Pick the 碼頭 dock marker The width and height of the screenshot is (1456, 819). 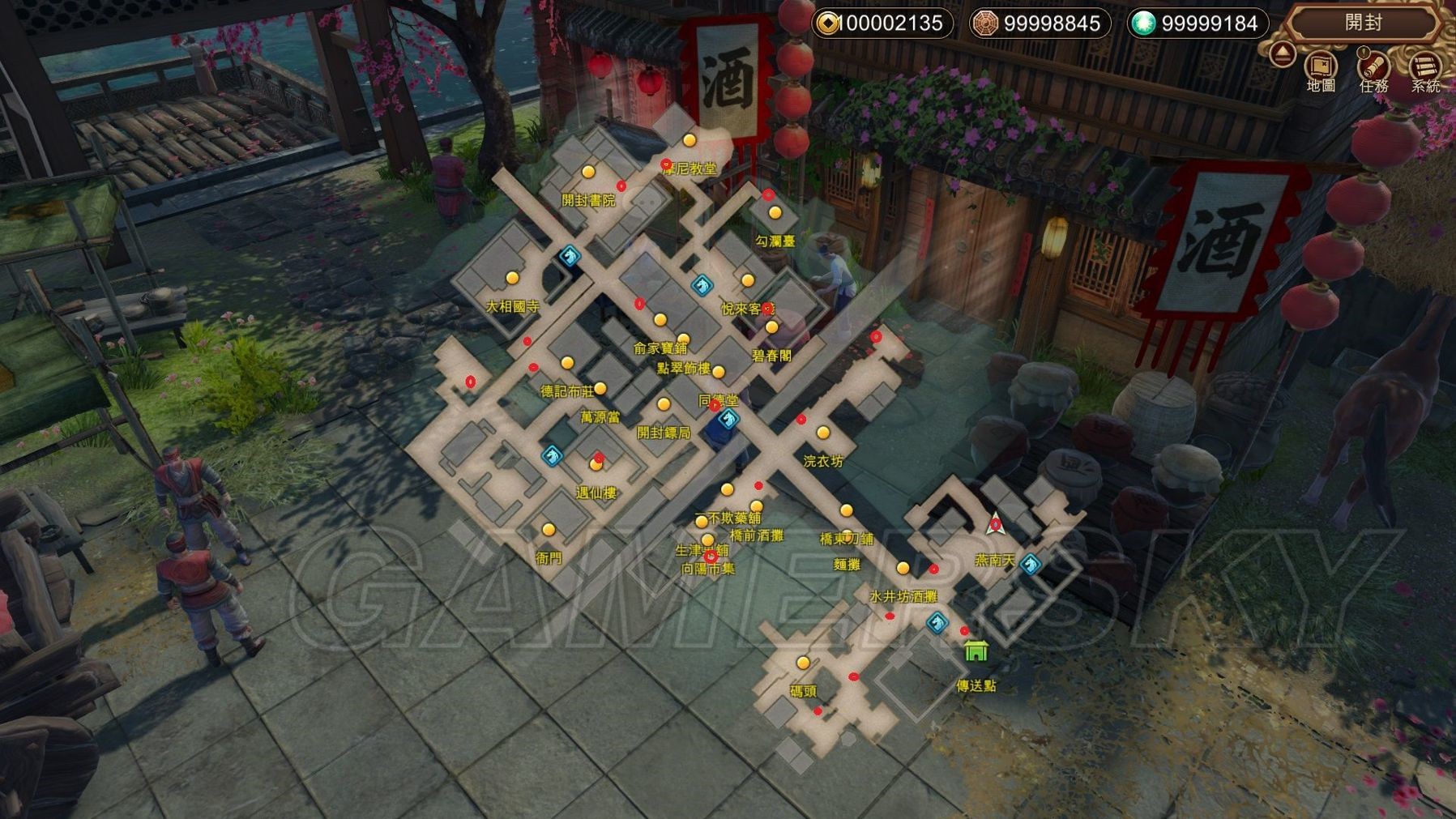[803, 663]
